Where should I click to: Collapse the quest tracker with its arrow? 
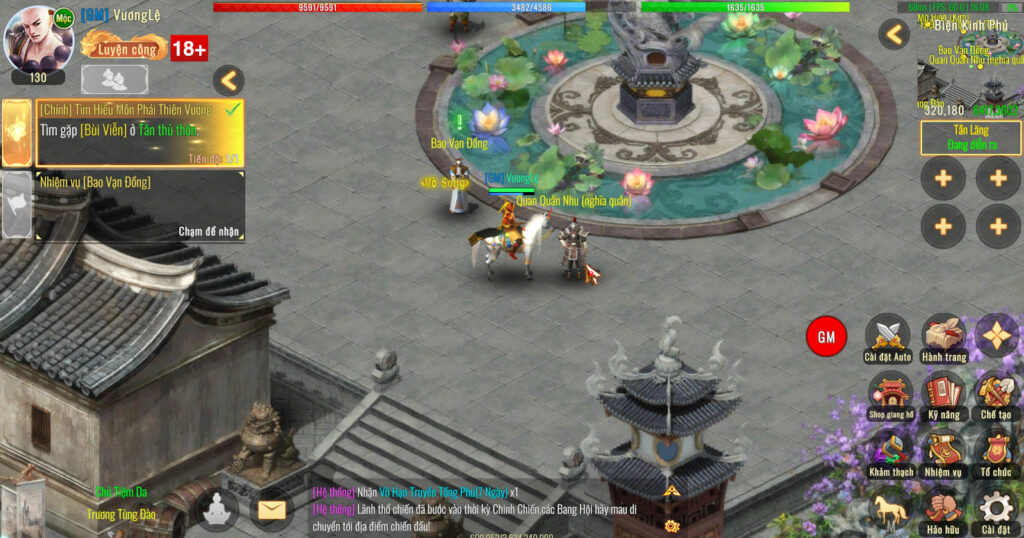229,80
